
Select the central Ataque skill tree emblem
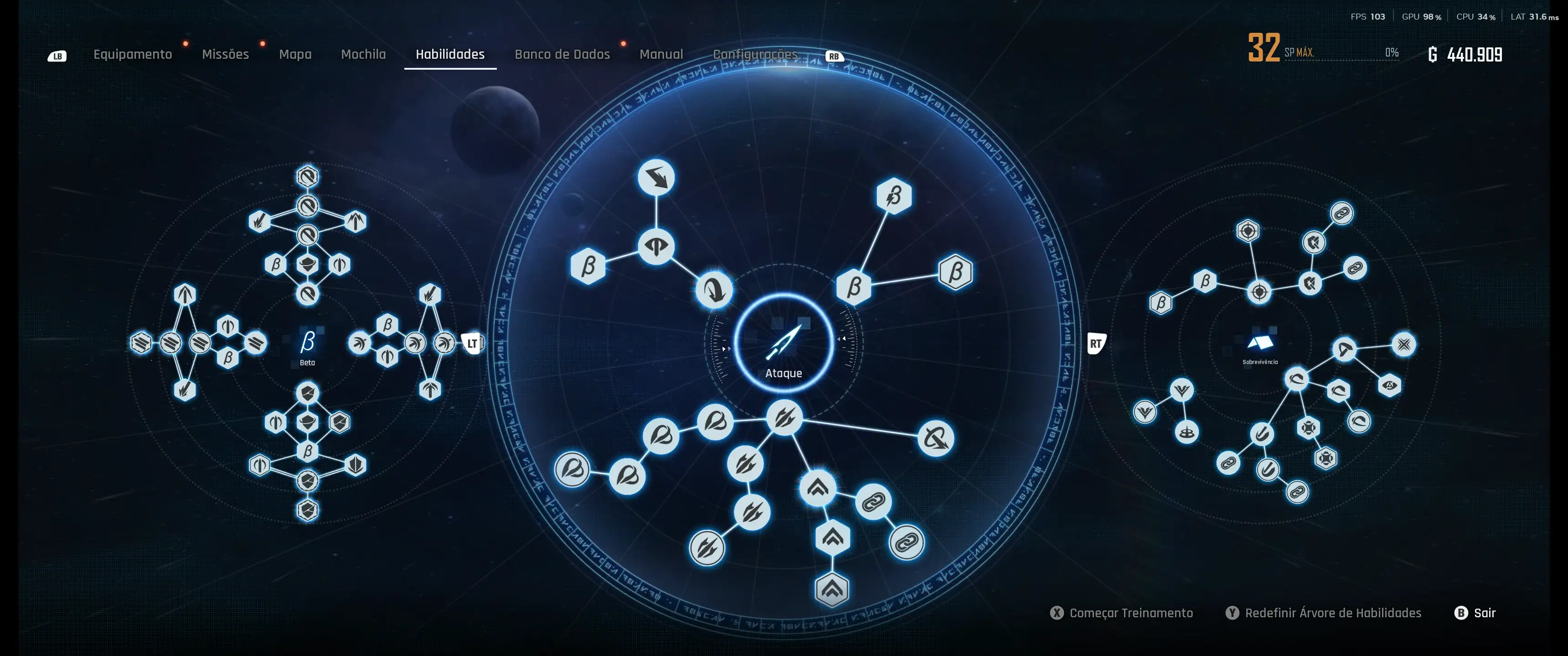pos(784,344)
